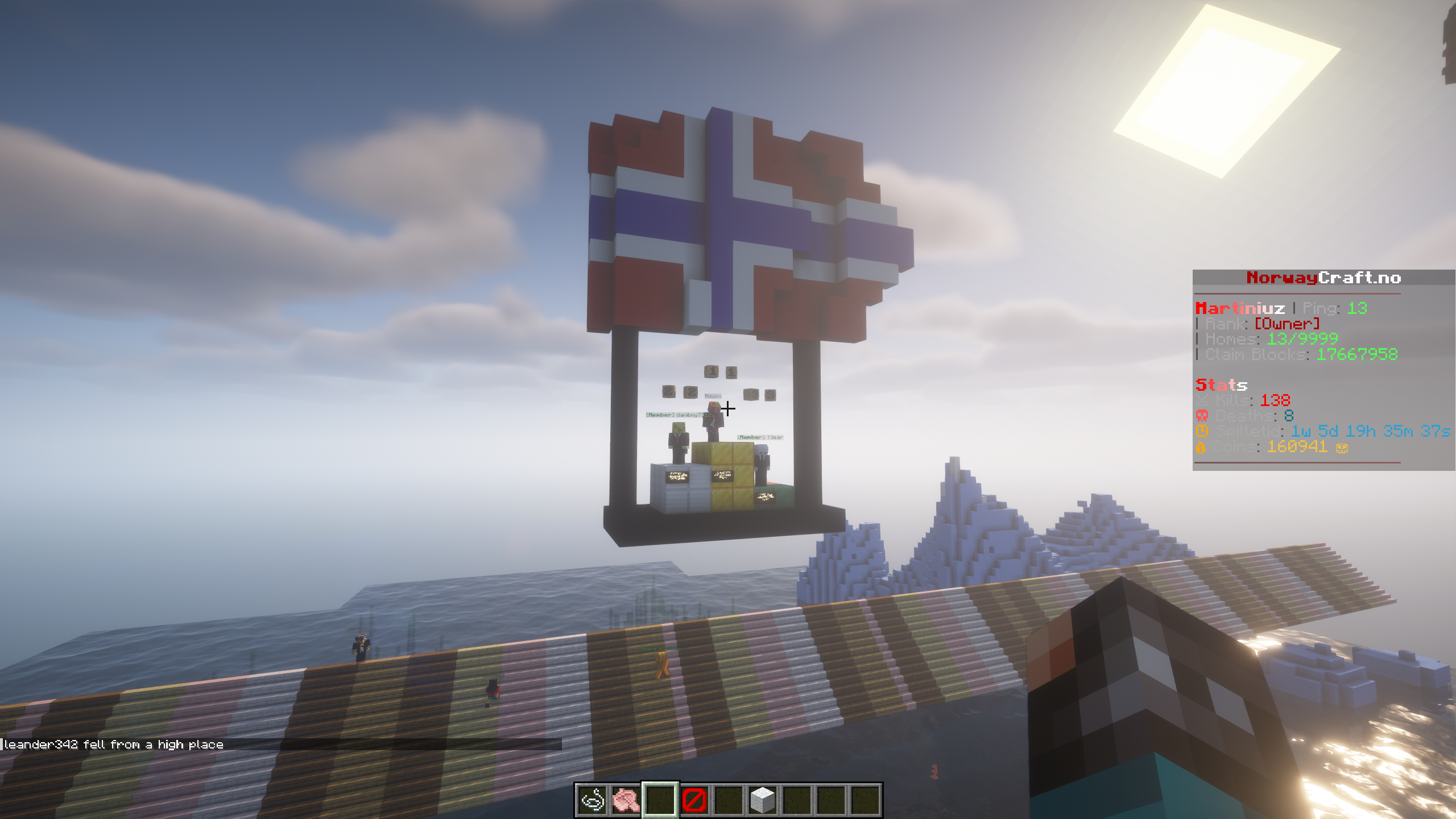Image resolution: width=1456 pixels, height=819 pixels.
Task: Select the pink raw meat hotbar slot
Action: [x=626, y=800]
